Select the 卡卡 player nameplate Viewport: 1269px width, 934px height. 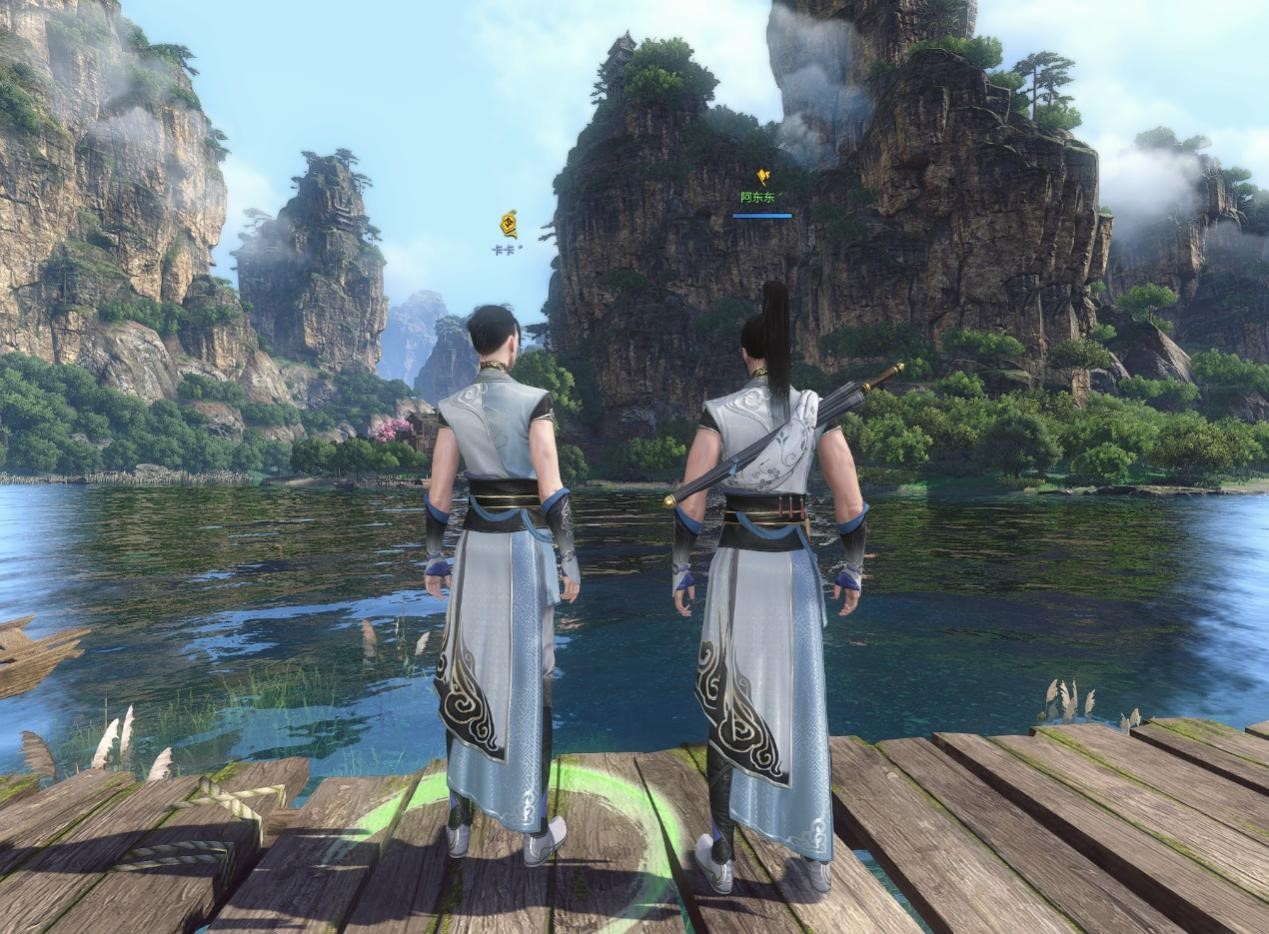pyautogui.click(x=505, y=250)
